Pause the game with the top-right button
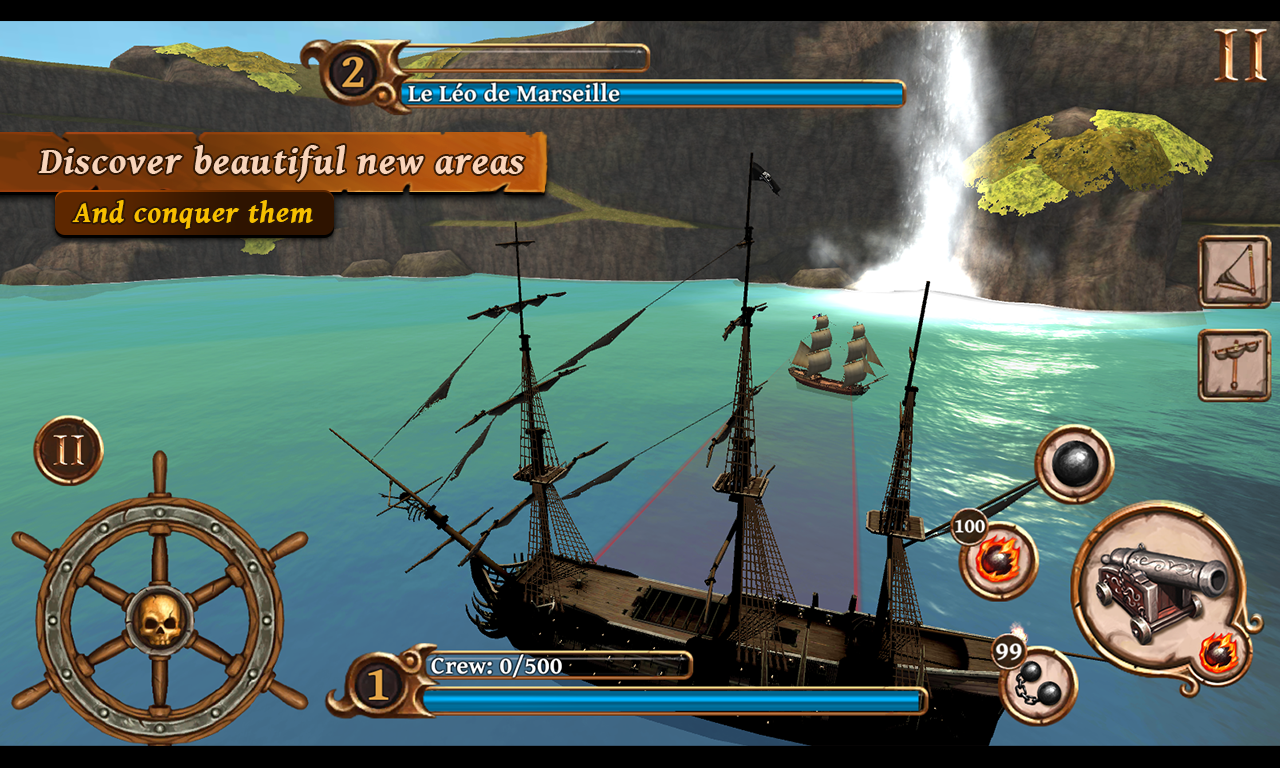Image resolution: width=1280 pixels, height=768 pixels. point(1240,56)
